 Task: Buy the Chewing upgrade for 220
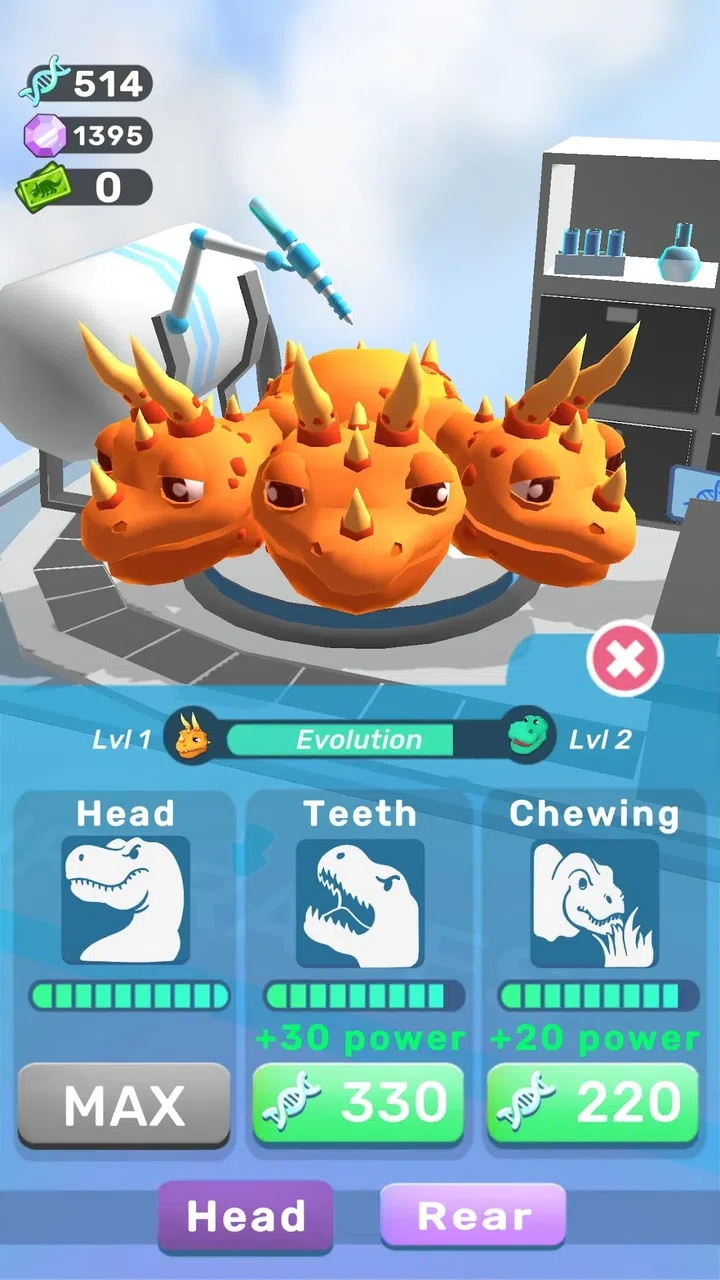[593, 1103]
